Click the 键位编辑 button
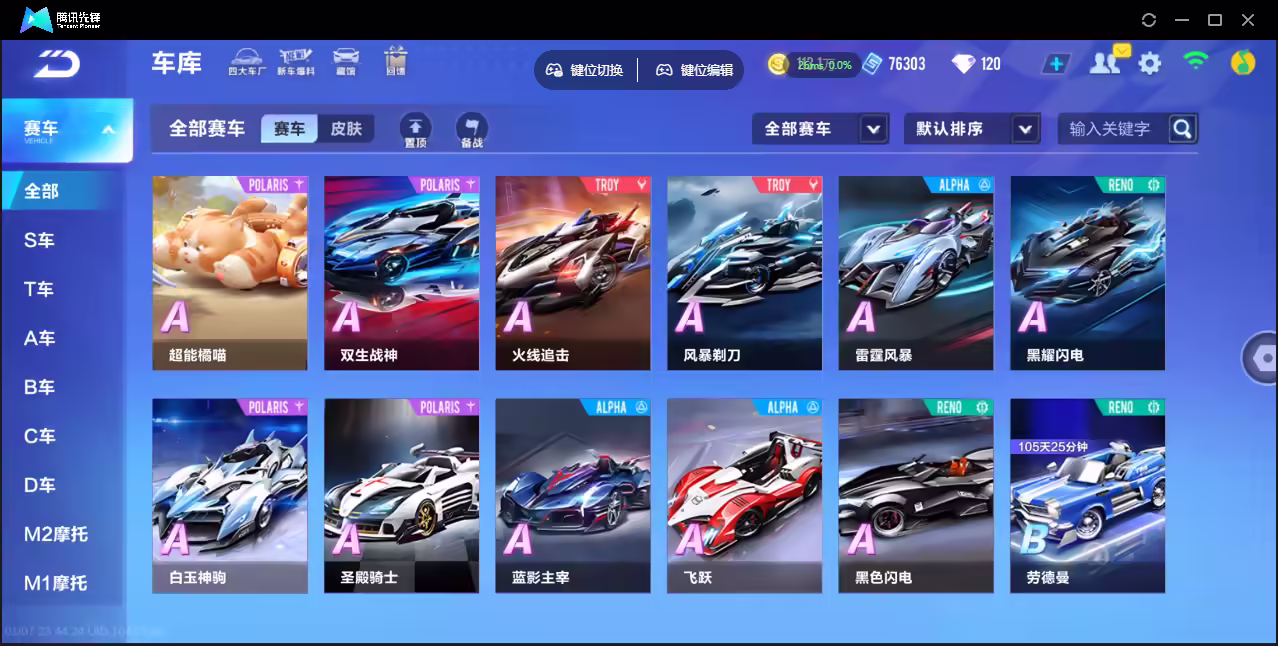This screenshot has height=646, width=1278. pyautogui.click(x=695, y=70)
